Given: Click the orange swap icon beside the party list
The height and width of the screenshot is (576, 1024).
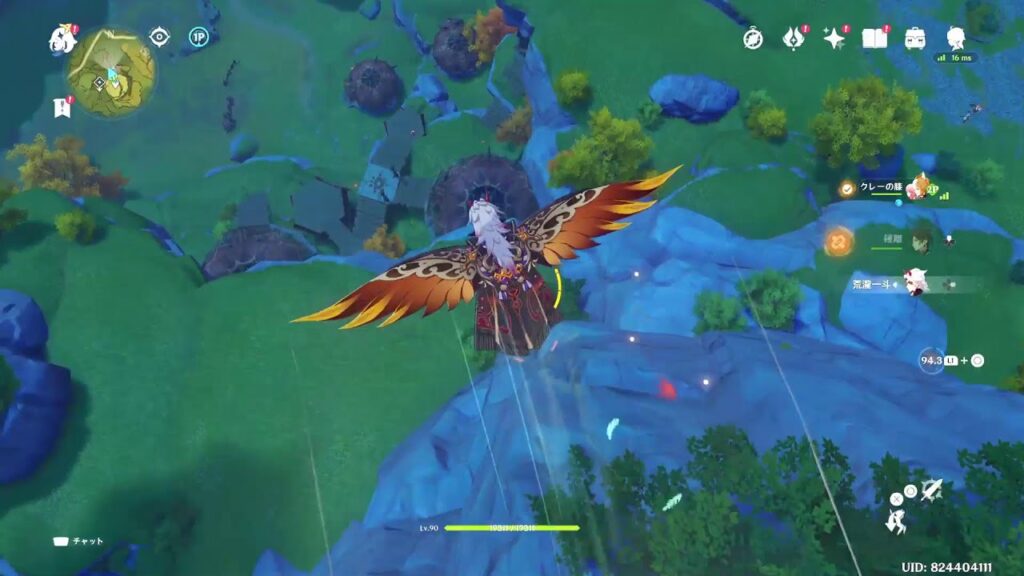Looking at the screenshot, I should [x=838, y=240].
